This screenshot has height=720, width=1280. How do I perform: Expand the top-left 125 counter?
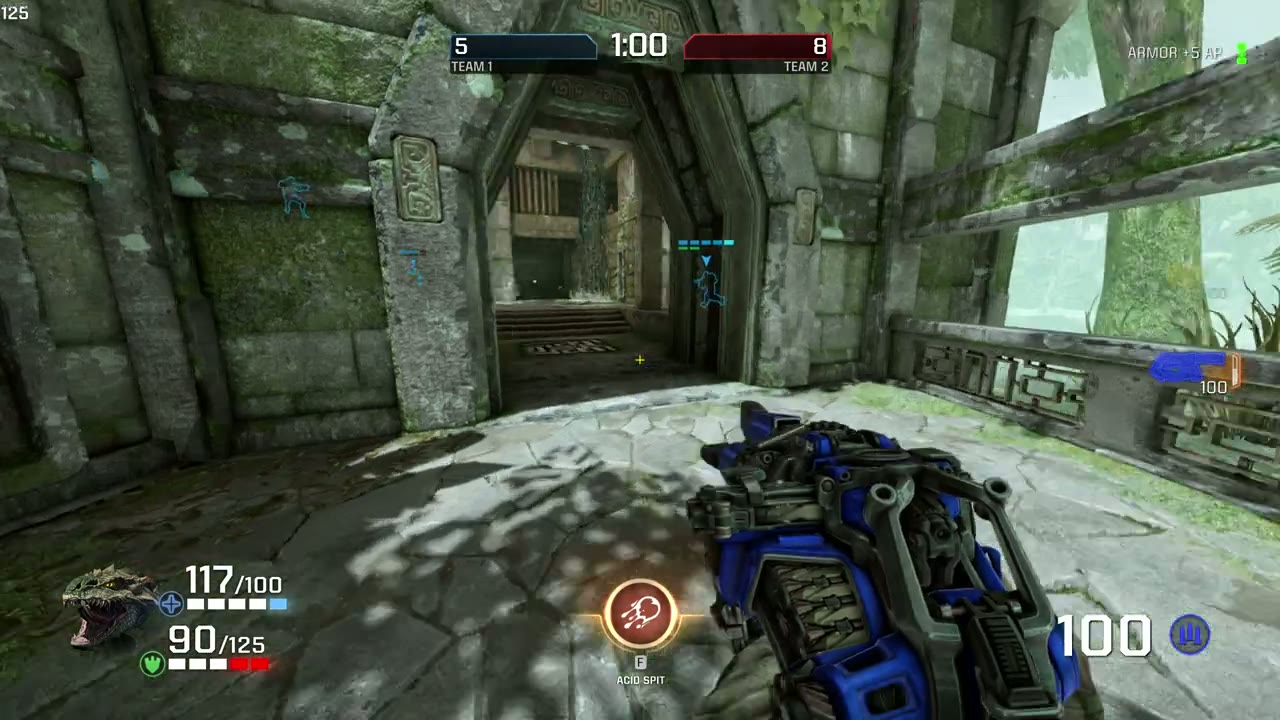tap(15, 13)
